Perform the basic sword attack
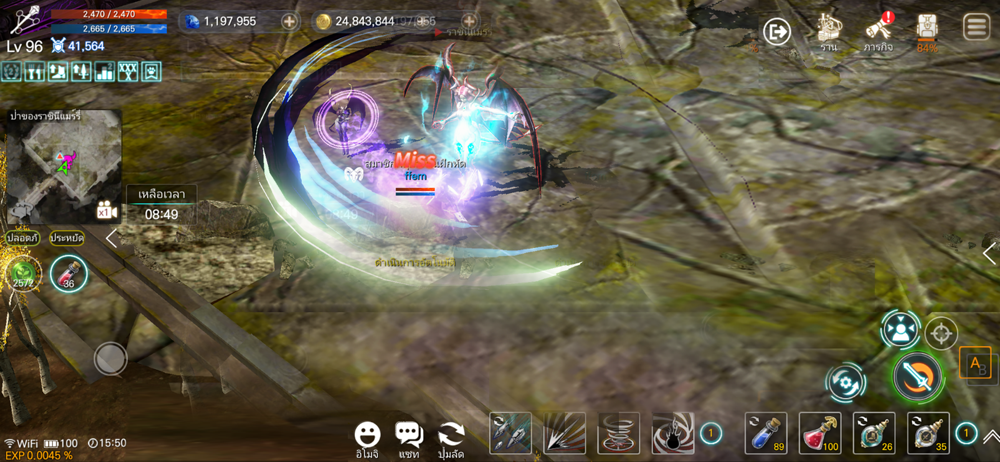This screenshot has height=462, width=1000. [917, 377]
